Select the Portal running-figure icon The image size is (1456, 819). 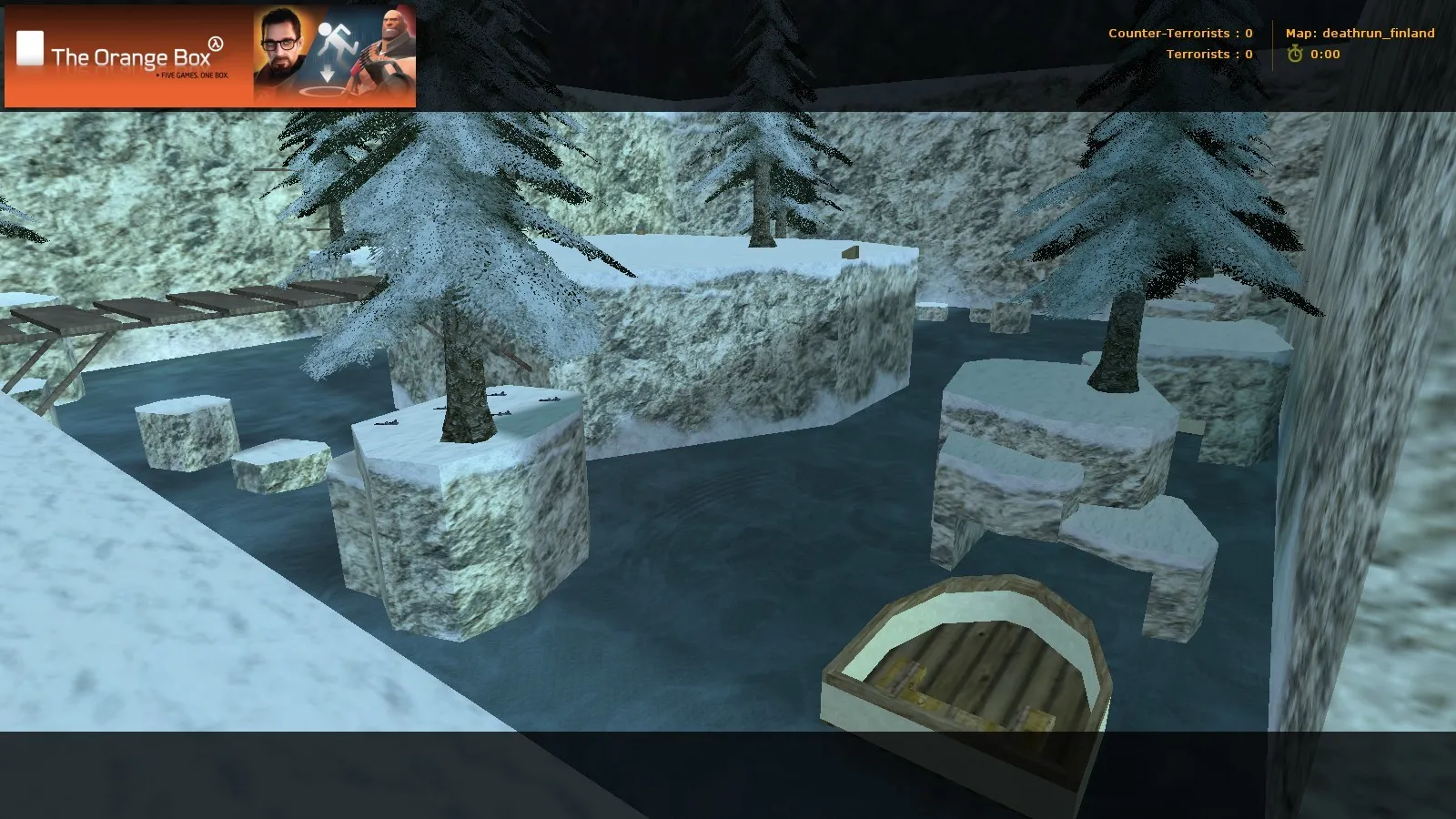click(x=336, y=38)
